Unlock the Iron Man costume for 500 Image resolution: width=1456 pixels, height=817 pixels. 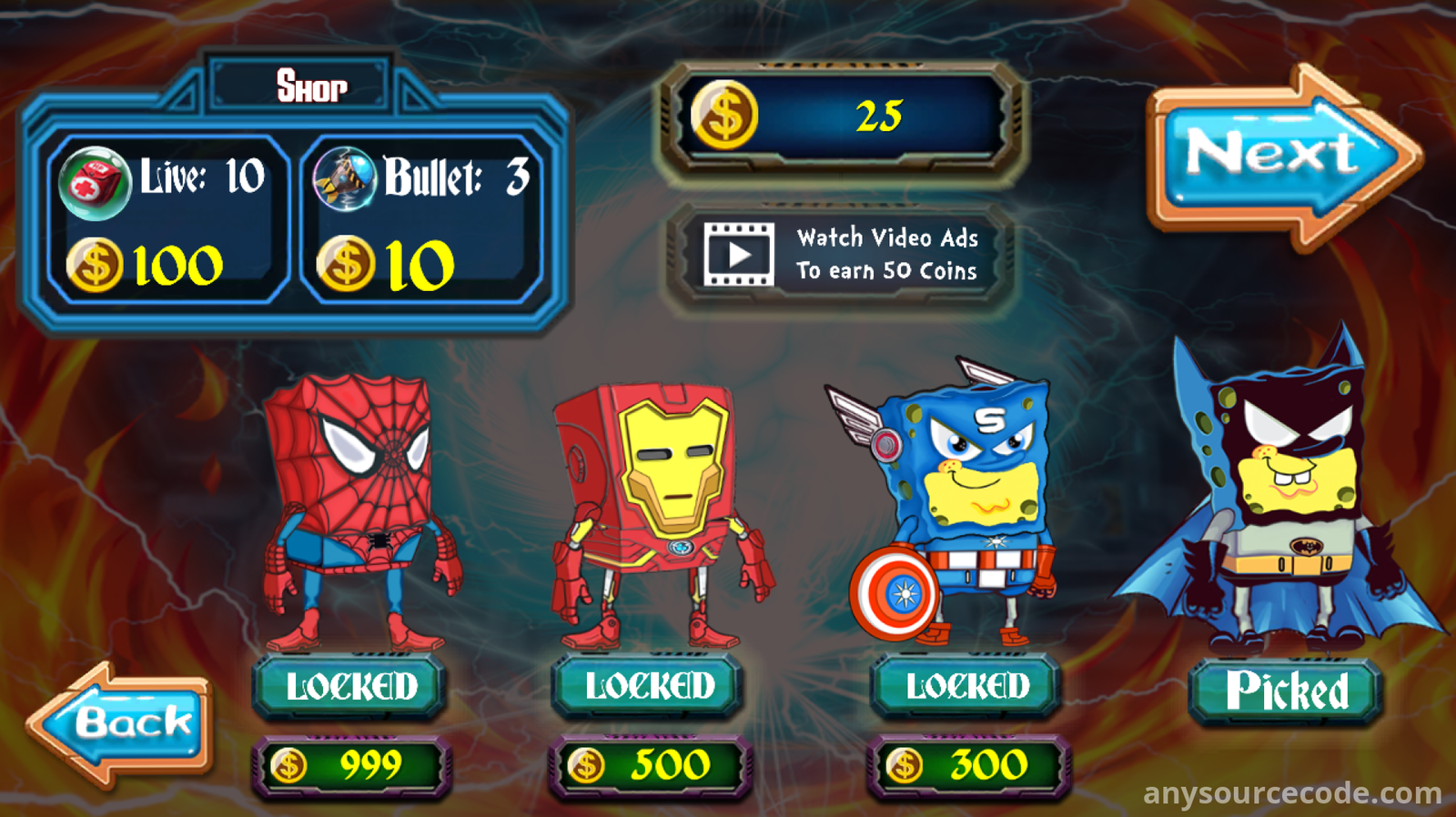[x=648, y=687]
